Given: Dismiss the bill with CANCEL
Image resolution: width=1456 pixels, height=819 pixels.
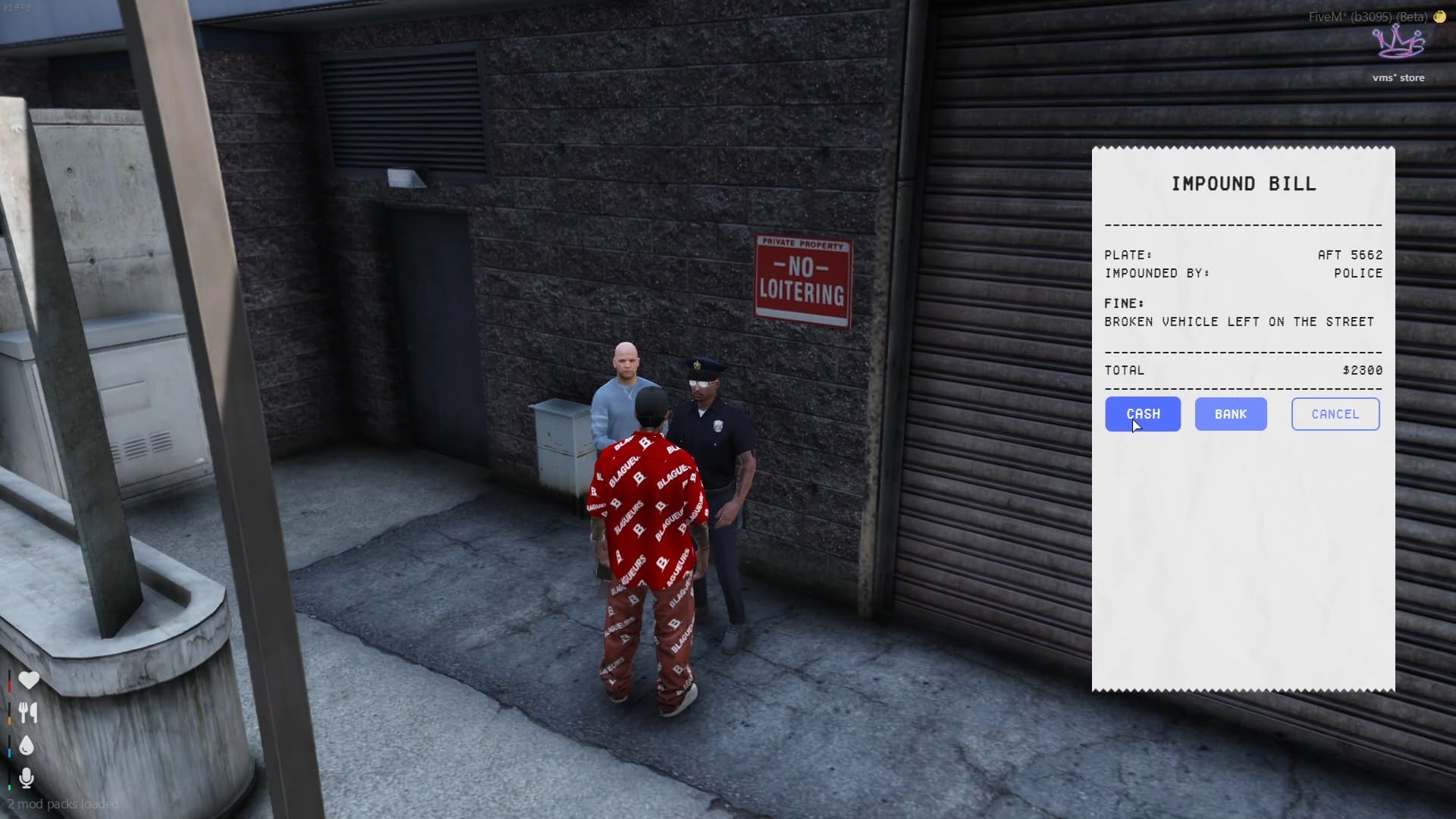Looking at the screenshot, I should (1335, 414).
